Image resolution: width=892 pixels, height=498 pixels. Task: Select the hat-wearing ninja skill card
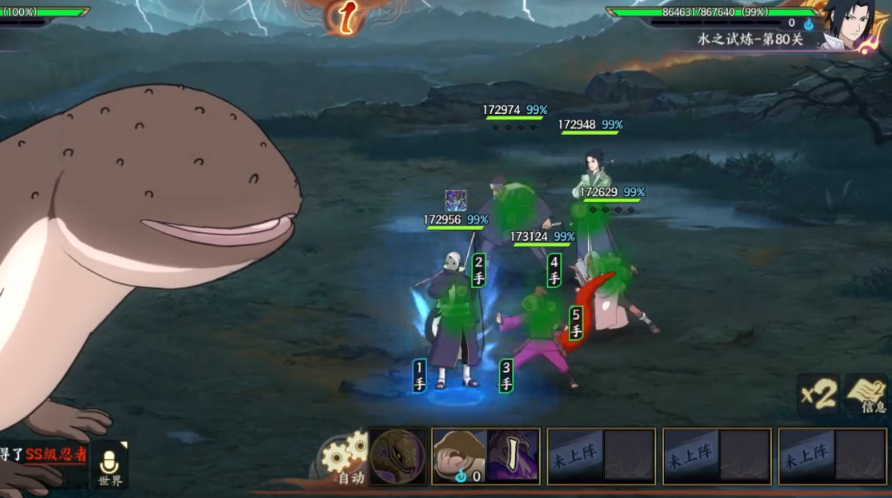coord(458,456)
